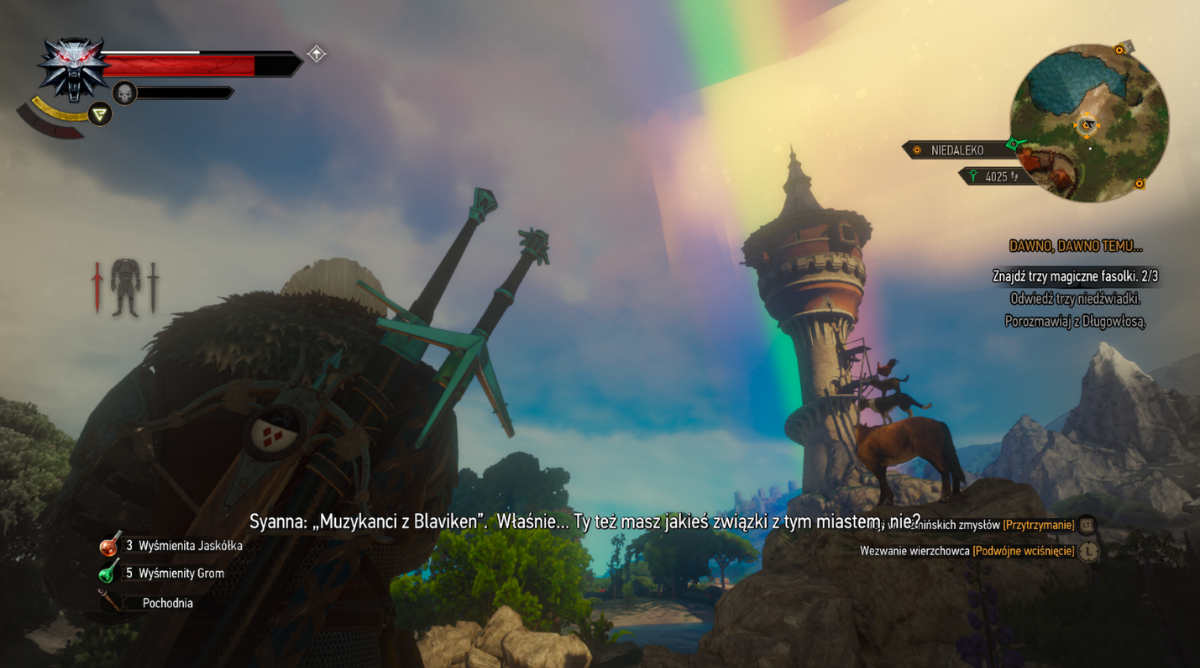The height and width of the screenshot is (668, 1200).
Task: Open the Dawno, dawno temu quest tracker
Action: [x=1074, y=246]
